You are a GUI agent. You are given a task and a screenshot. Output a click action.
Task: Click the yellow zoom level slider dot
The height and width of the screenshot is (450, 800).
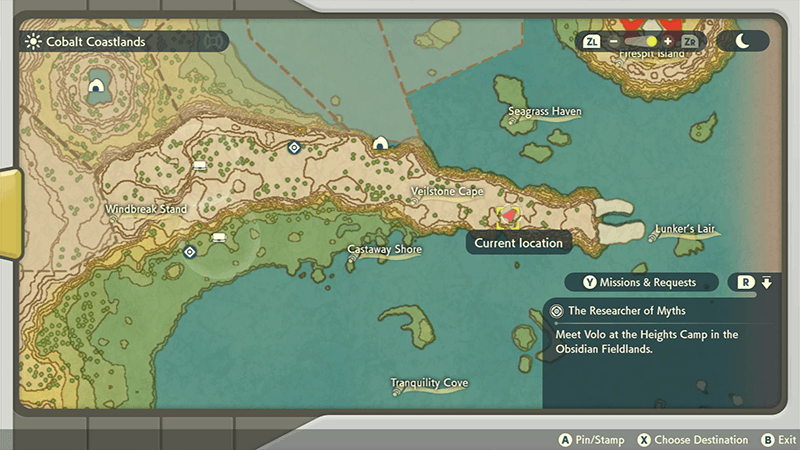pyautogui.click(x=651, y=42)
